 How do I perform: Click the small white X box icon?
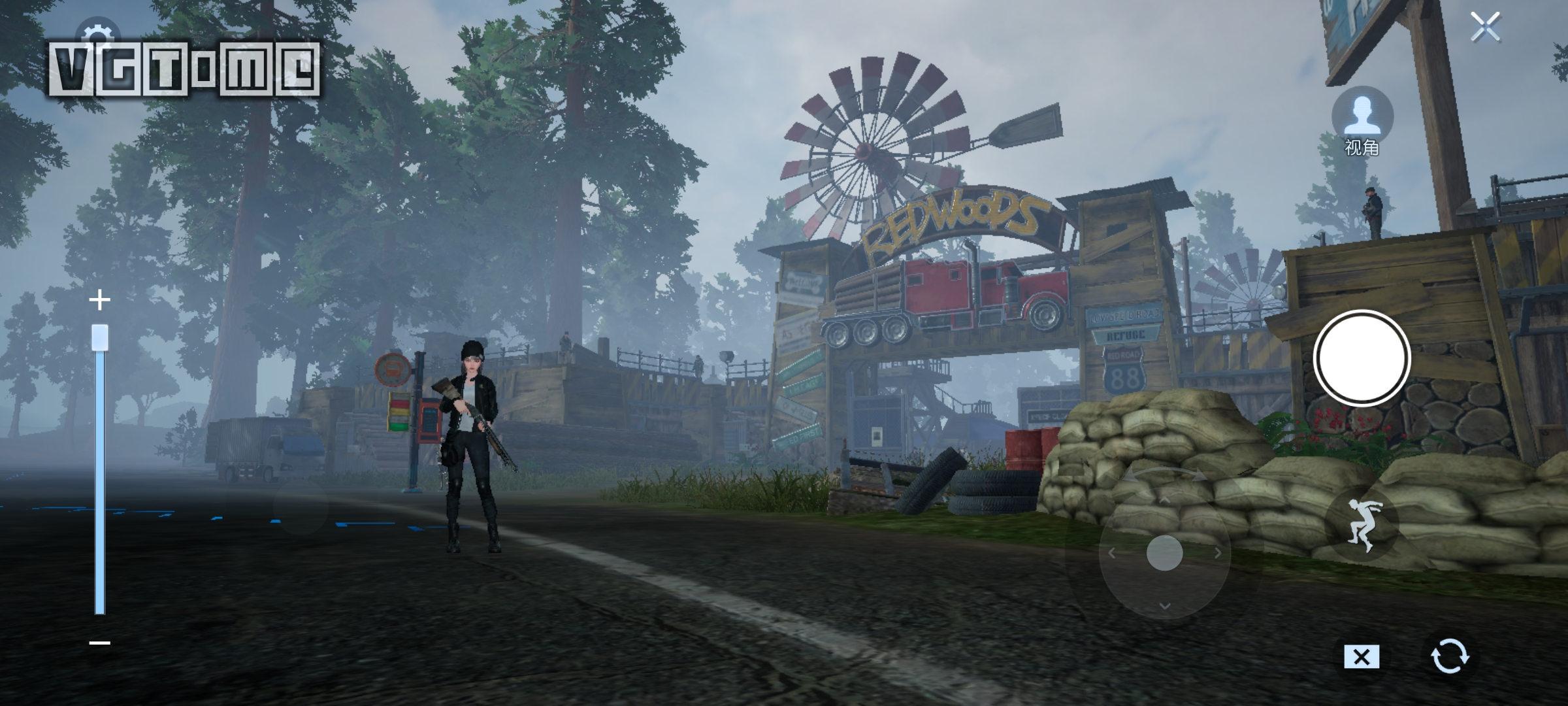click(x=1362, y=656)
